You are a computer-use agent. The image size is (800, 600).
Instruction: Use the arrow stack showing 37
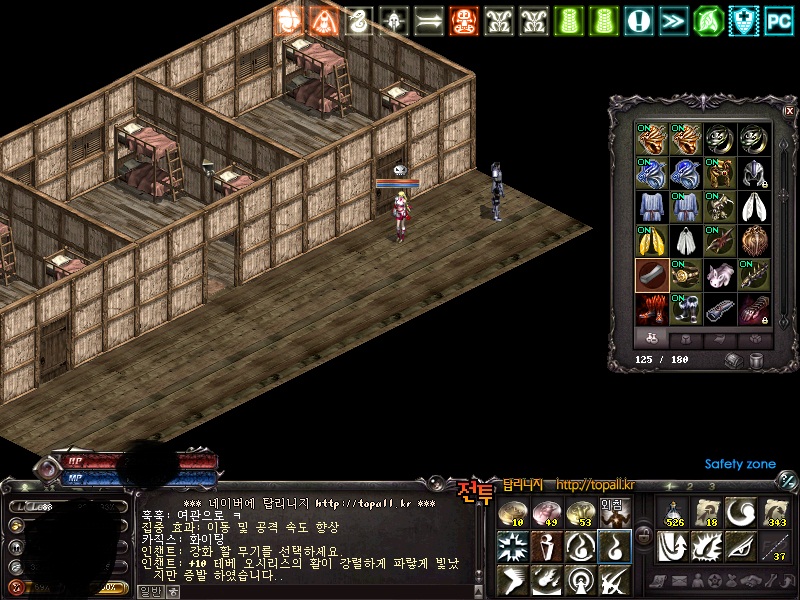(x=775, y=545)
